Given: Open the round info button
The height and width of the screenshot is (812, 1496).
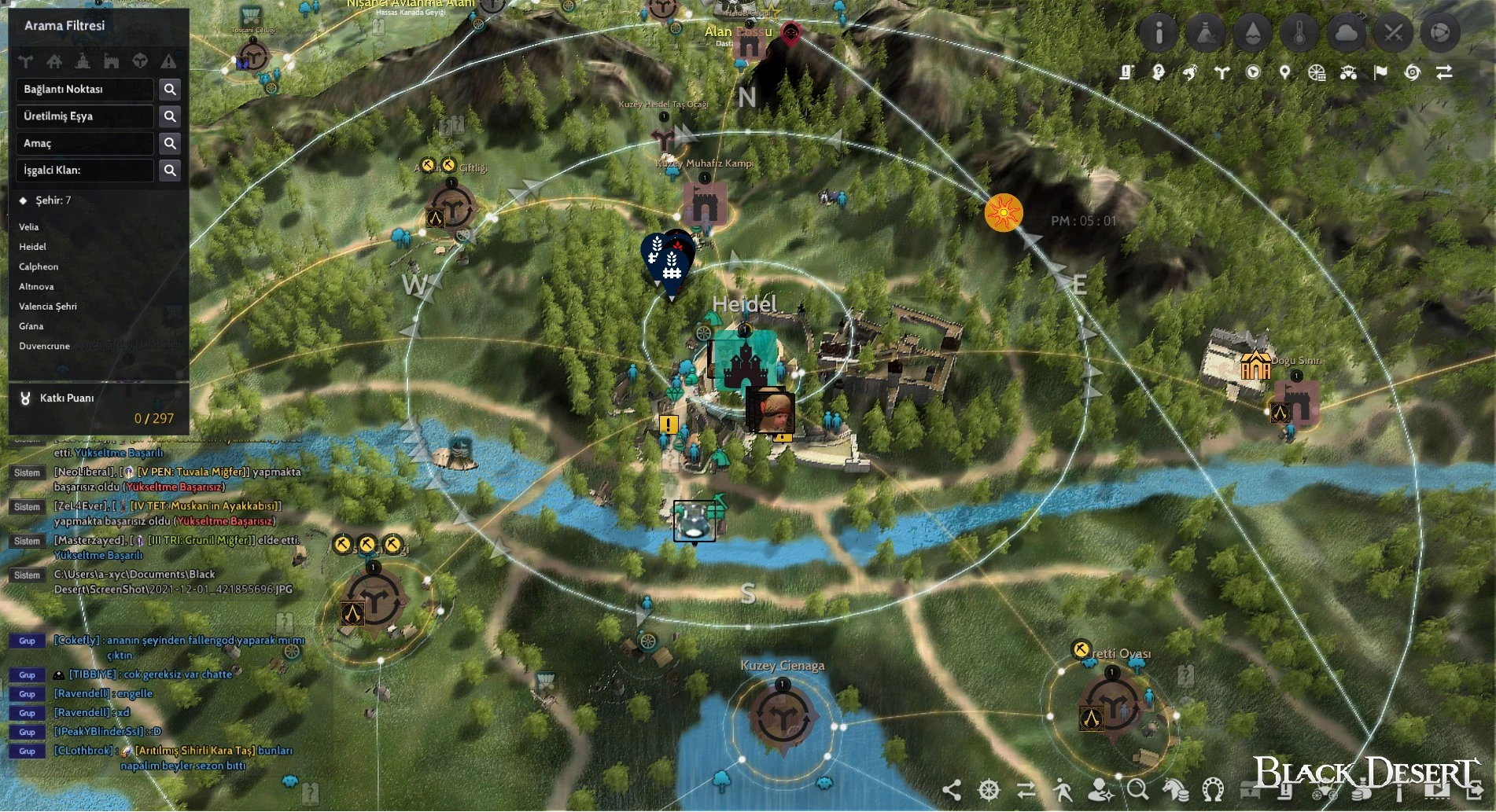Looking at the screenshot, I should pos(1159,33).
